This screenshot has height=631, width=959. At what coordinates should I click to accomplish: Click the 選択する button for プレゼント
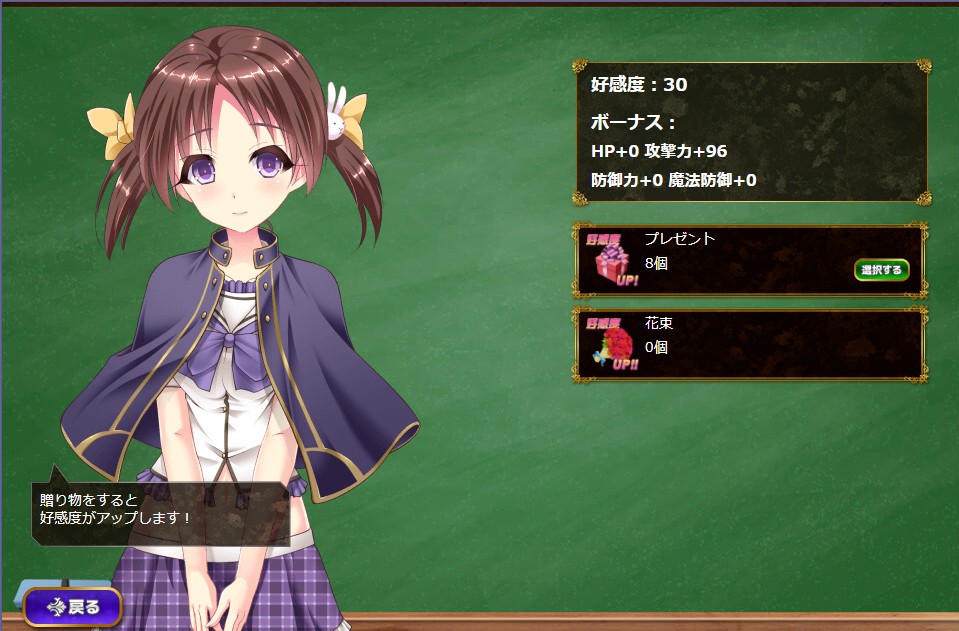(881, 270)
